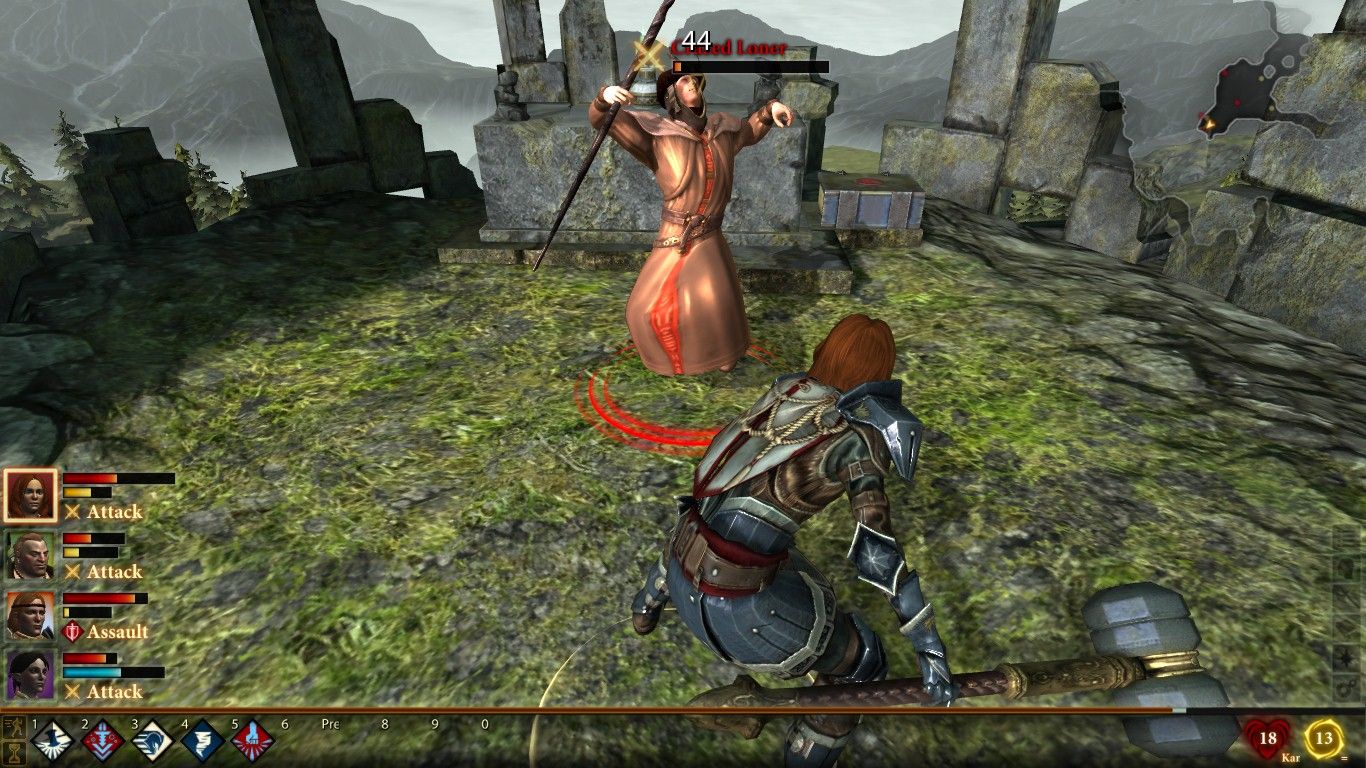Select the red-haired party leader portrait
Viewport: 1366px width, 768px height.
coord(30,495)
